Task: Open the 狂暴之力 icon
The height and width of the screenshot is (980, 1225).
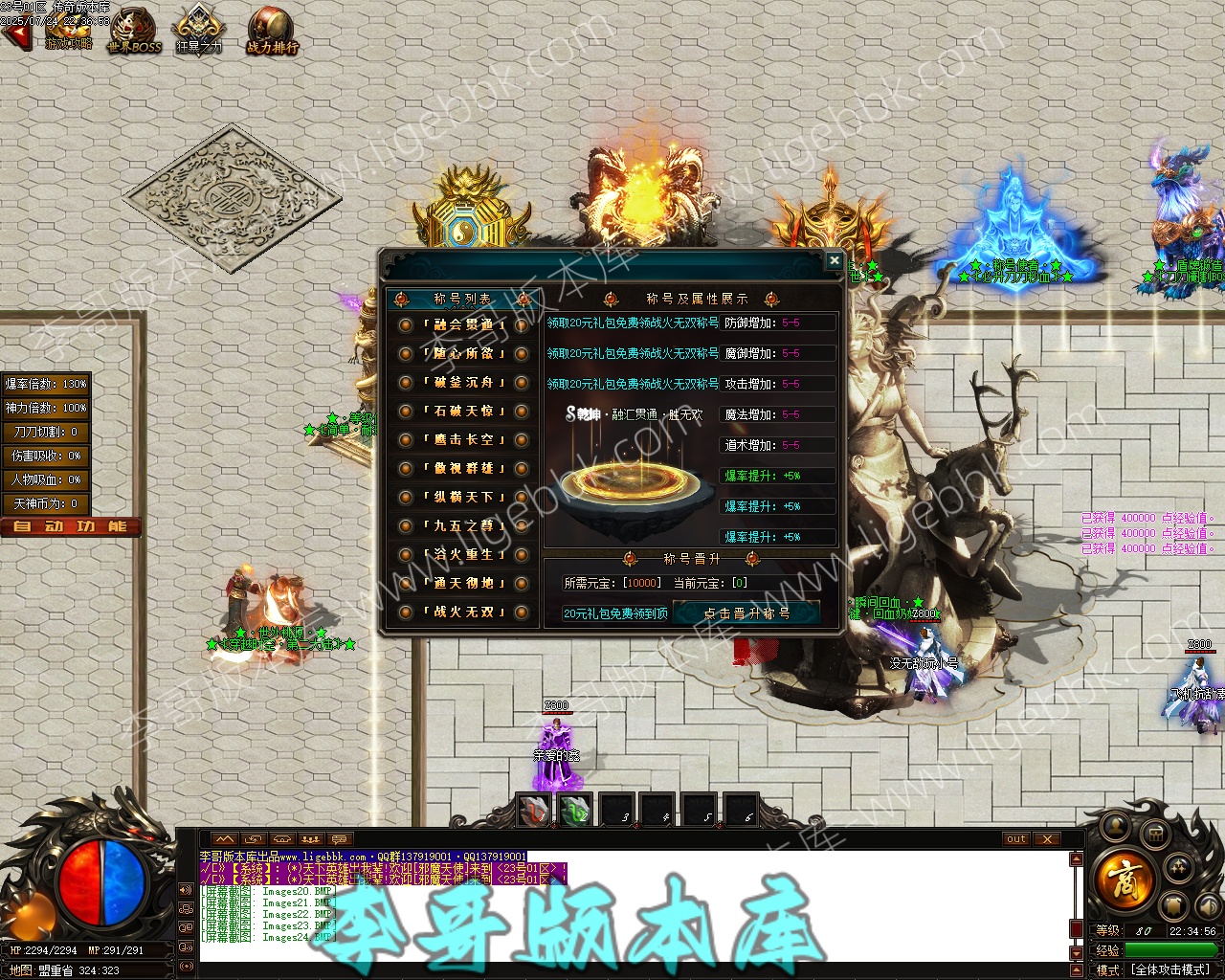Action: coord(198,31)
